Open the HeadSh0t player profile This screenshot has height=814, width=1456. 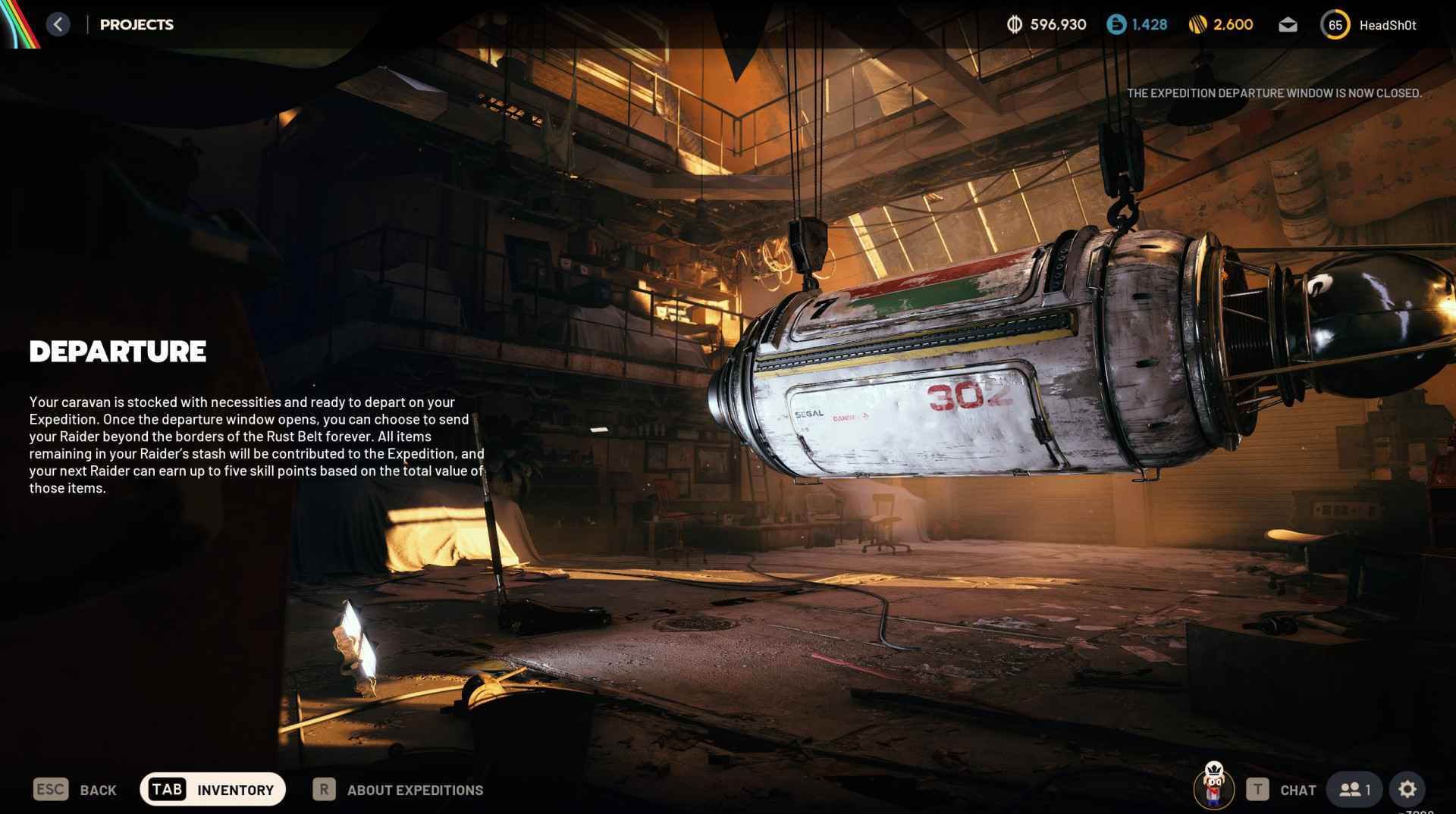point(1369,25)
